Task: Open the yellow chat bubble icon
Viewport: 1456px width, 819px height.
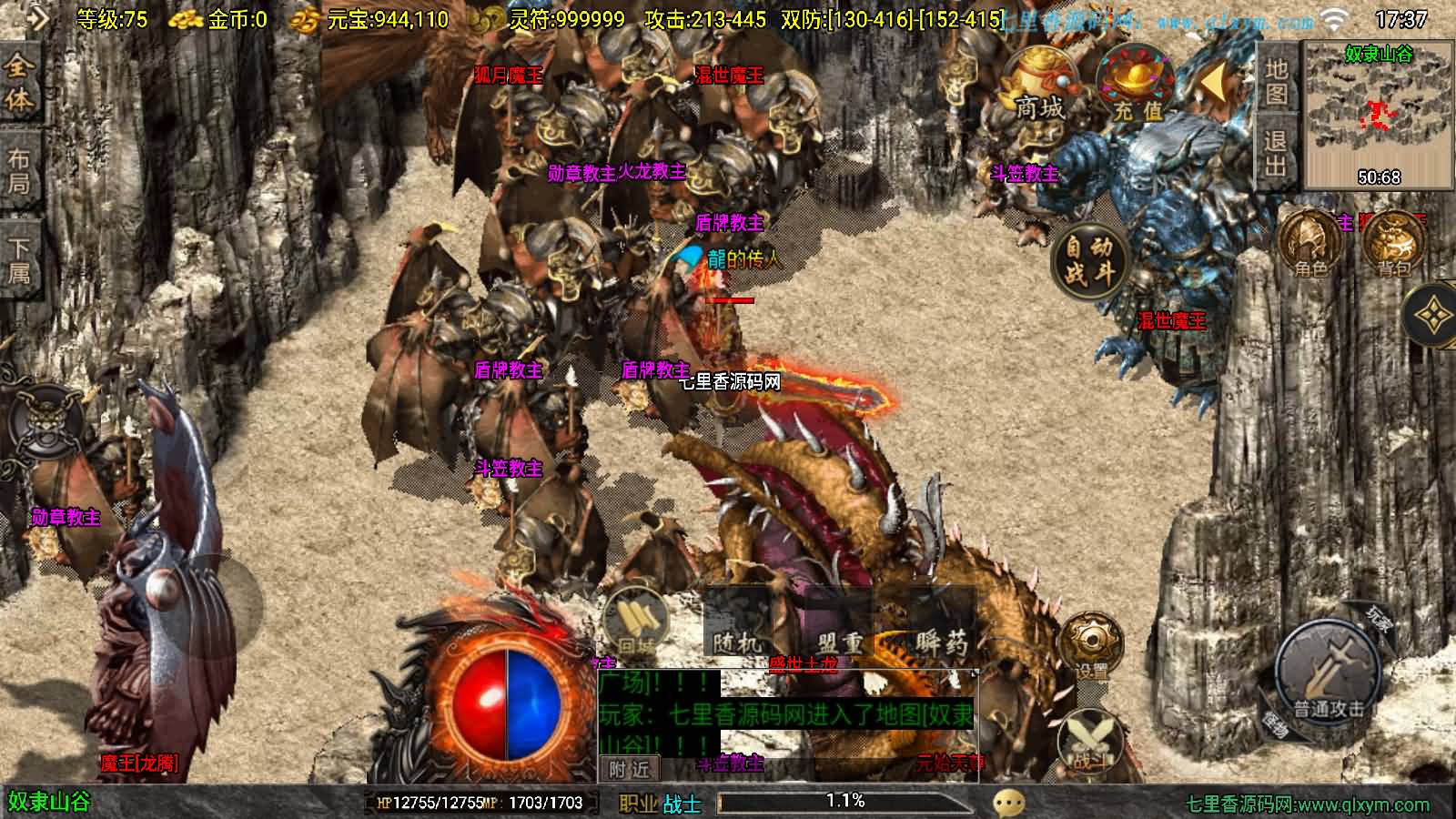Action: coord(1008,803)
